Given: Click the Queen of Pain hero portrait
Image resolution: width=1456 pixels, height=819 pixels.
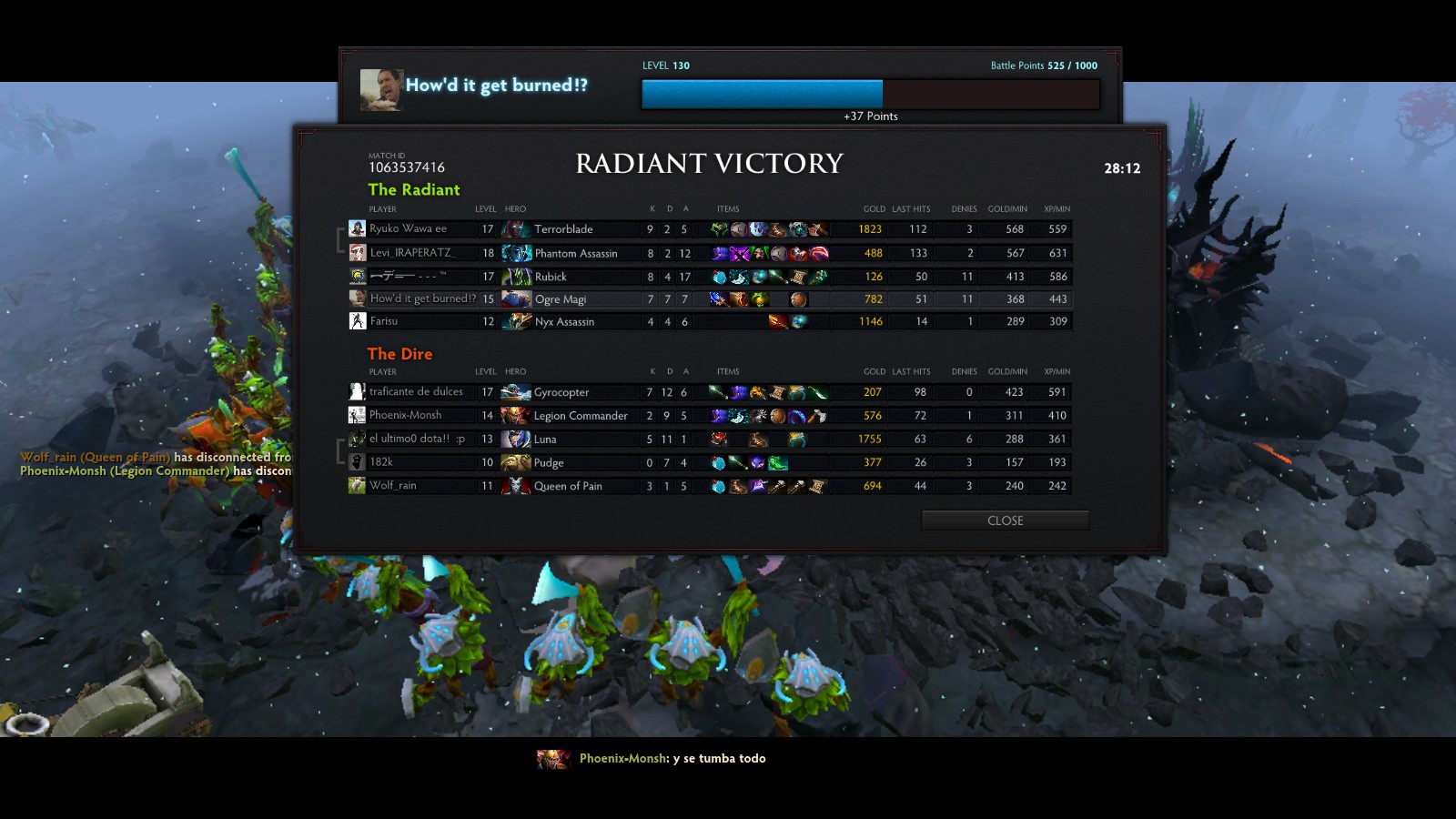Looking at the screenshot, I should tap(516, 486).
